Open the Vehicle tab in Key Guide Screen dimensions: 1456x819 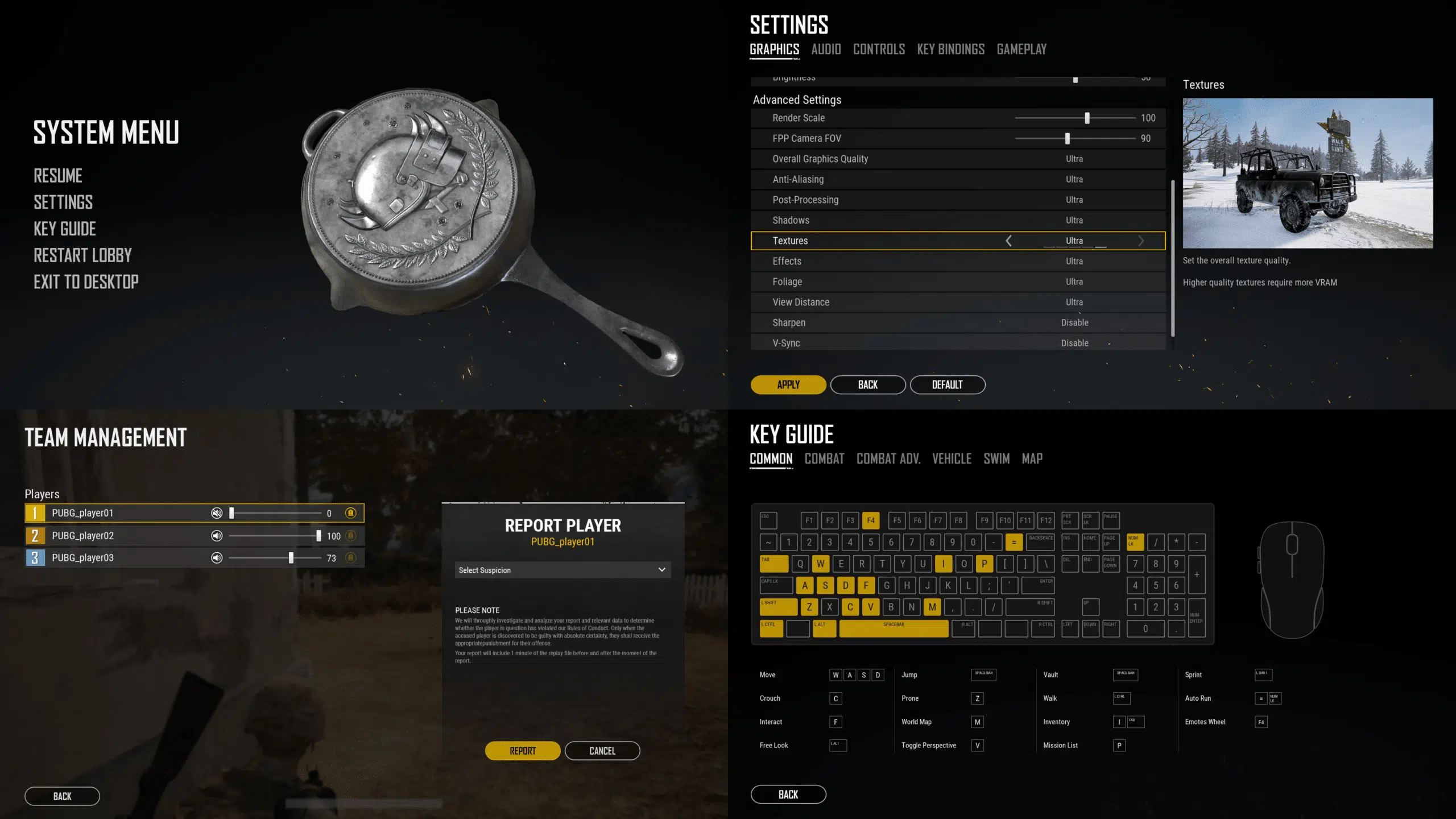click(x=952, y=459)
